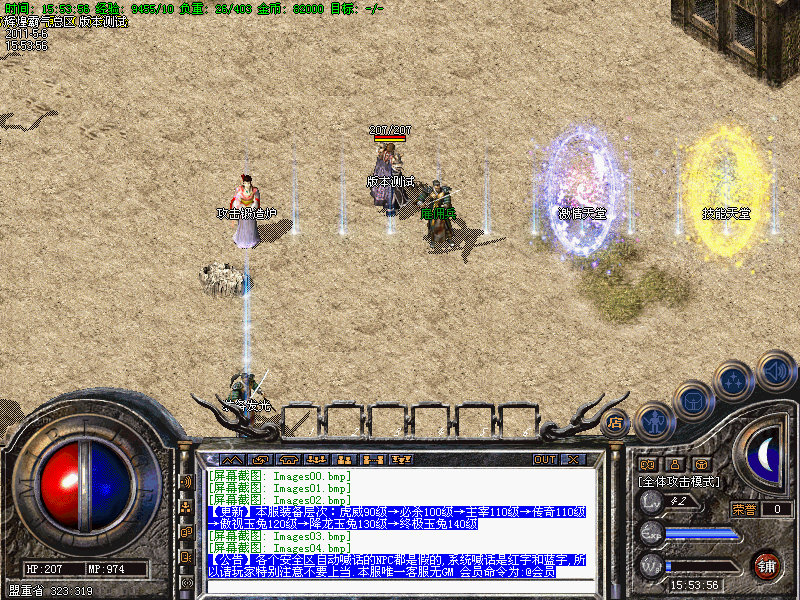
Task: Toggle sound with the speaker button
Action: tap(776, 370)
